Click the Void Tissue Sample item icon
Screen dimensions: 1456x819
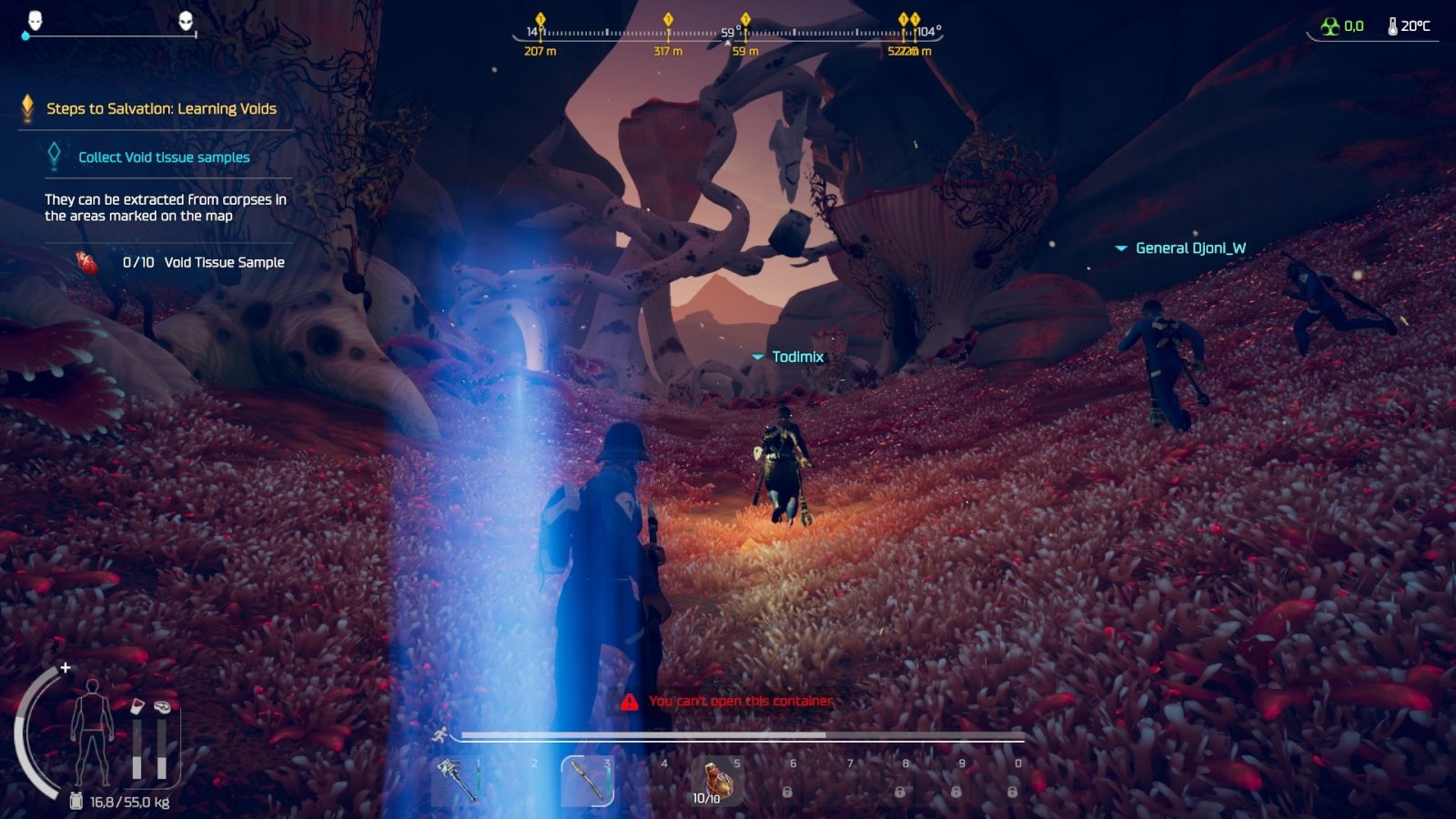[x=86, y=262]
